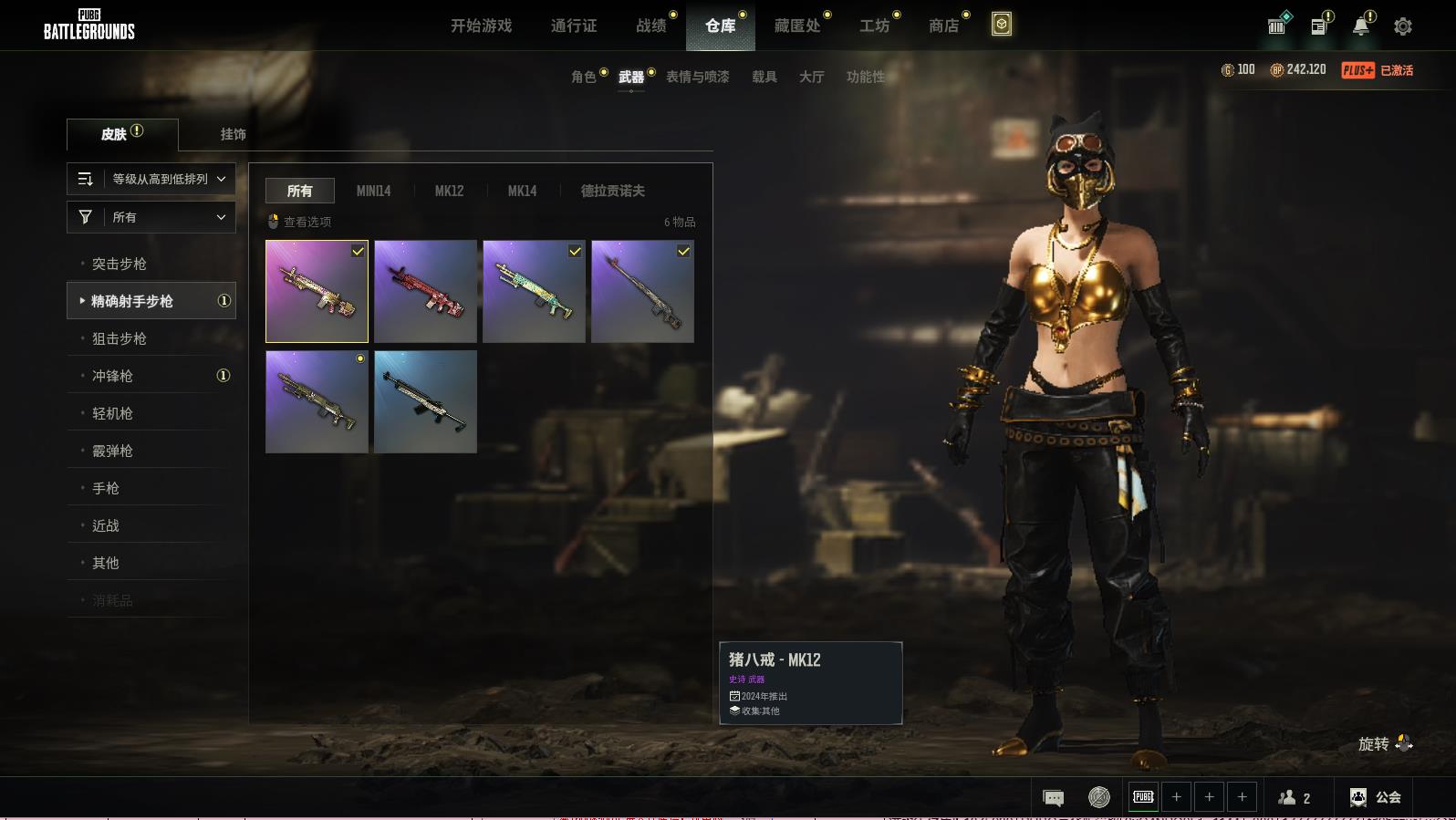Open the settings gear icon

tap(1403, 26)
